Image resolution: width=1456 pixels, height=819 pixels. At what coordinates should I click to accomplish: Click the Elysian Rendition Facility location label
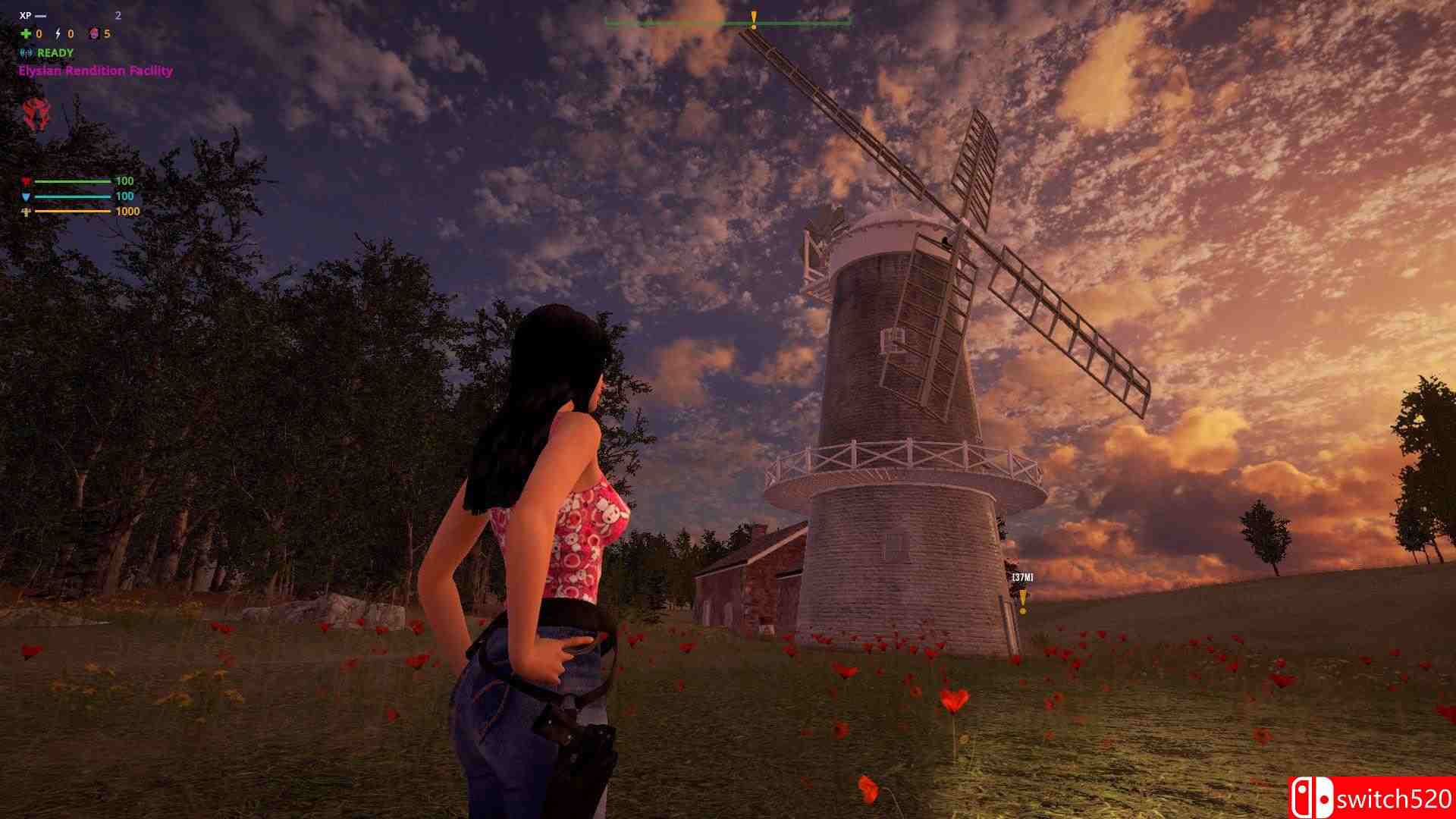pos(96,71)
